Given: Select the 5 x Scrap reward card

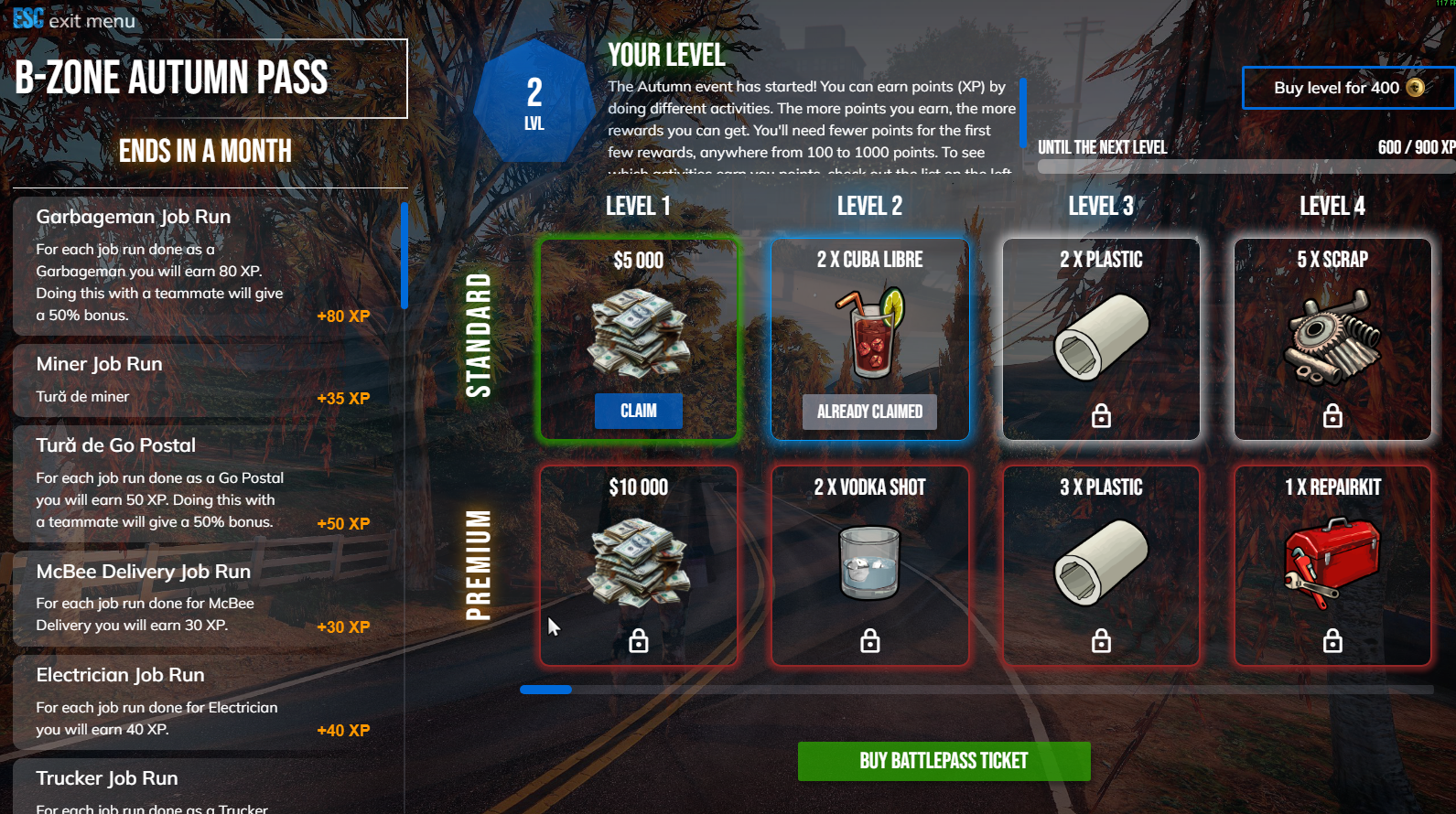Looking at the screenshot, I should [x=1332, y=339].
